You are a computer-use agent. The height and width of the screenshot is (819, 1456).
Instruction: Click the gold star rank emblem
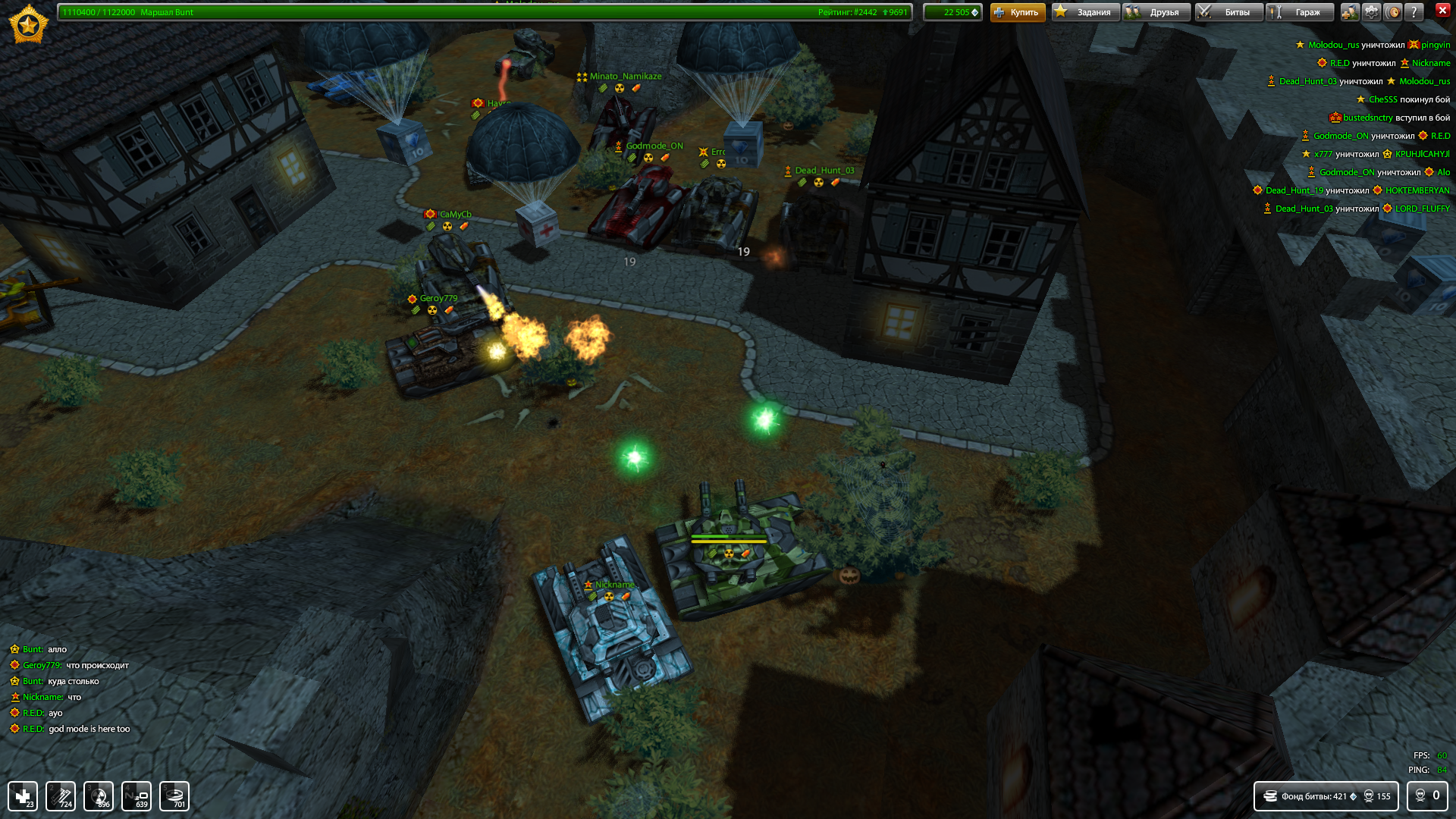tap(28, 24)
